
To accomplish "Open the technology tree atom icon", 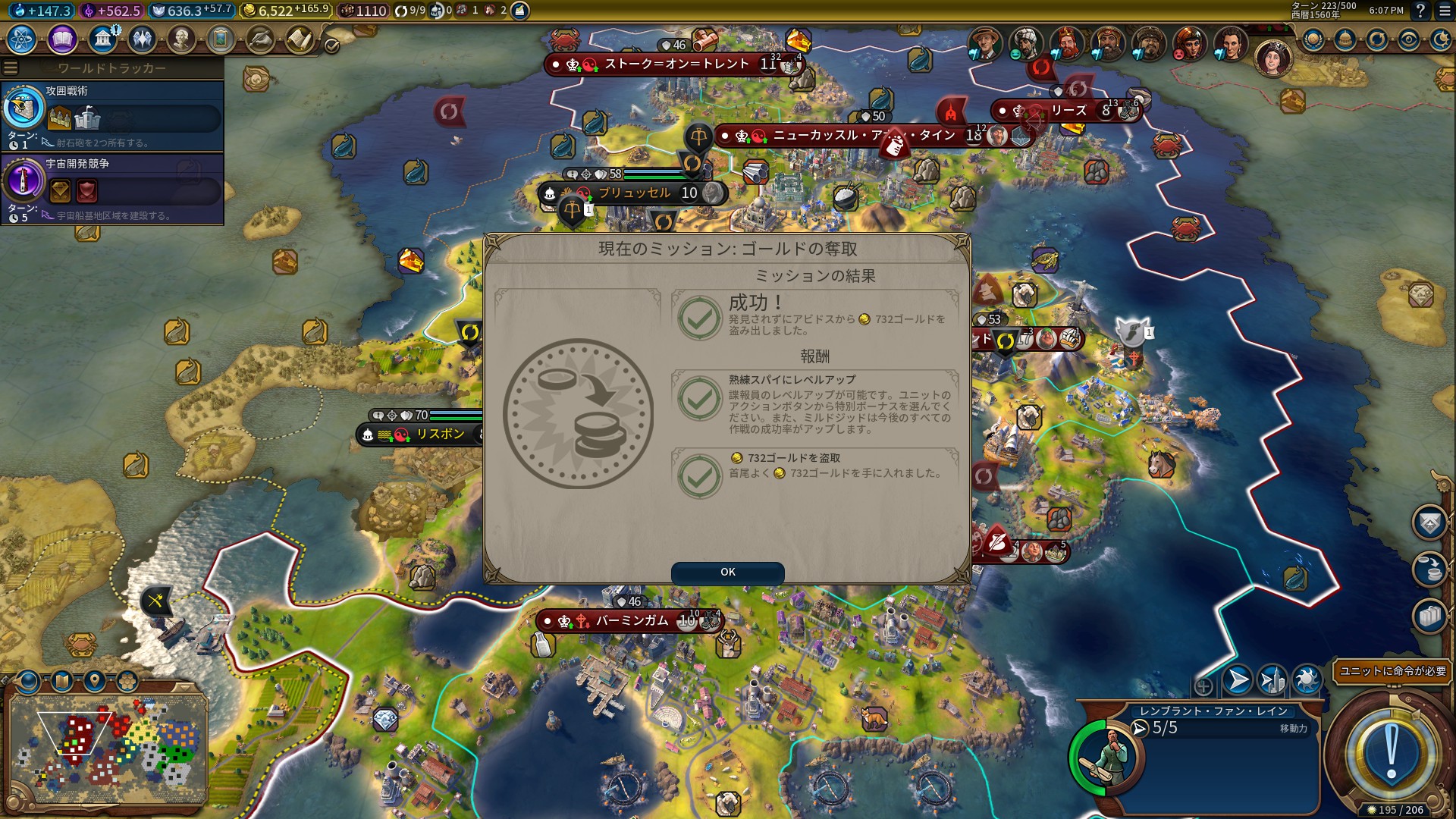I will (x=22, y=39).
